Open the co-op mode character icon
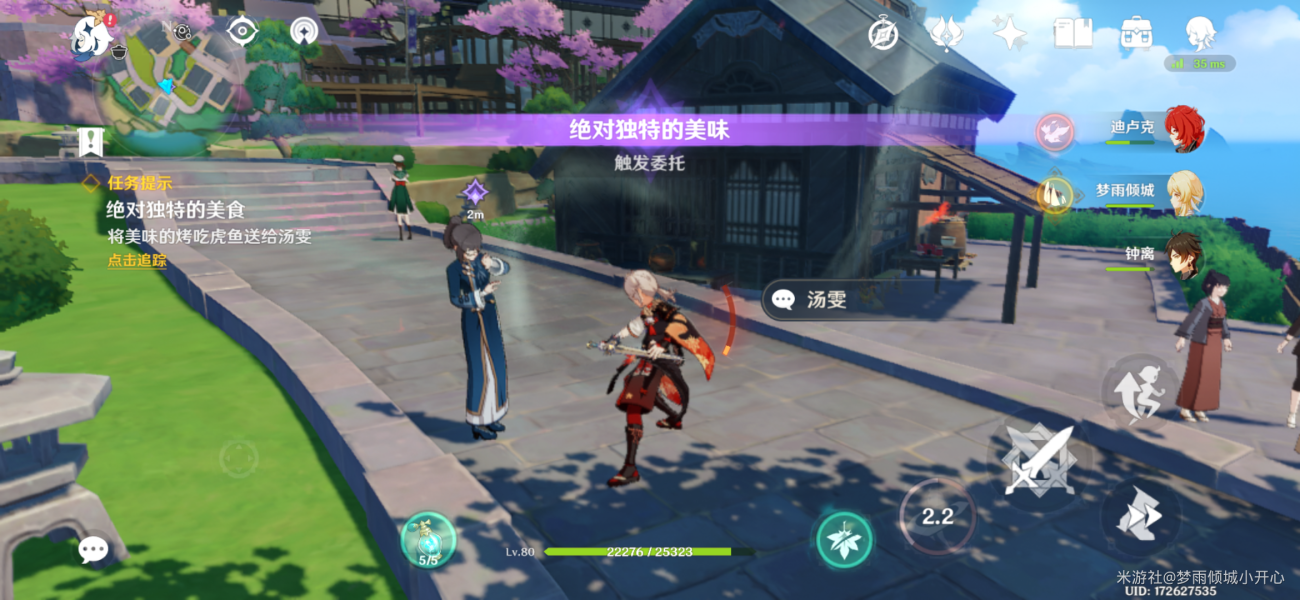1300x600 pixels. pyautogui.click(x=1199, y=34)
